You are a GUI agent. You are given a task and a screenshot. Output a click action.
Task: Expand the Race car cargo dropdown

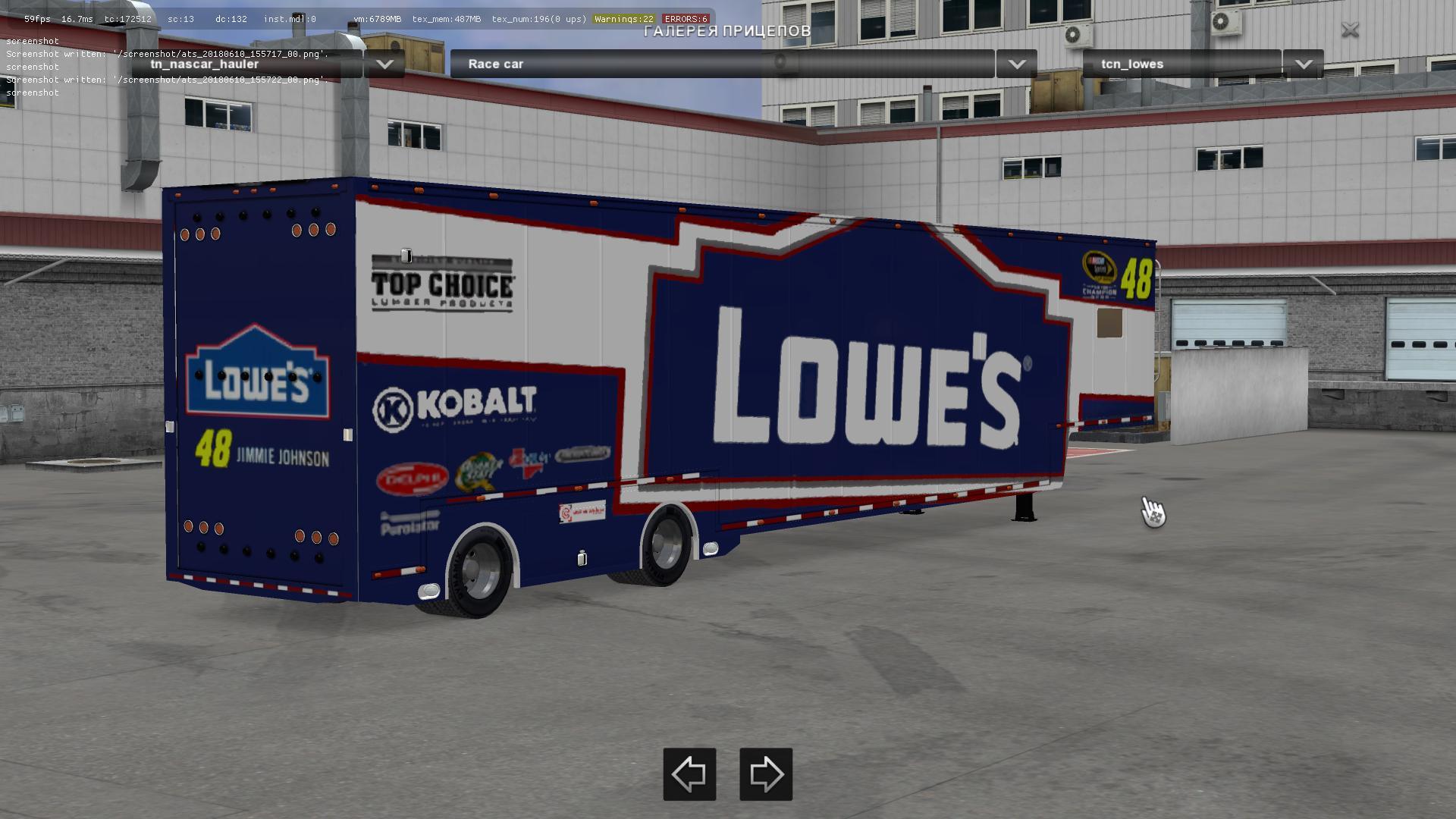pos(1016,64)
